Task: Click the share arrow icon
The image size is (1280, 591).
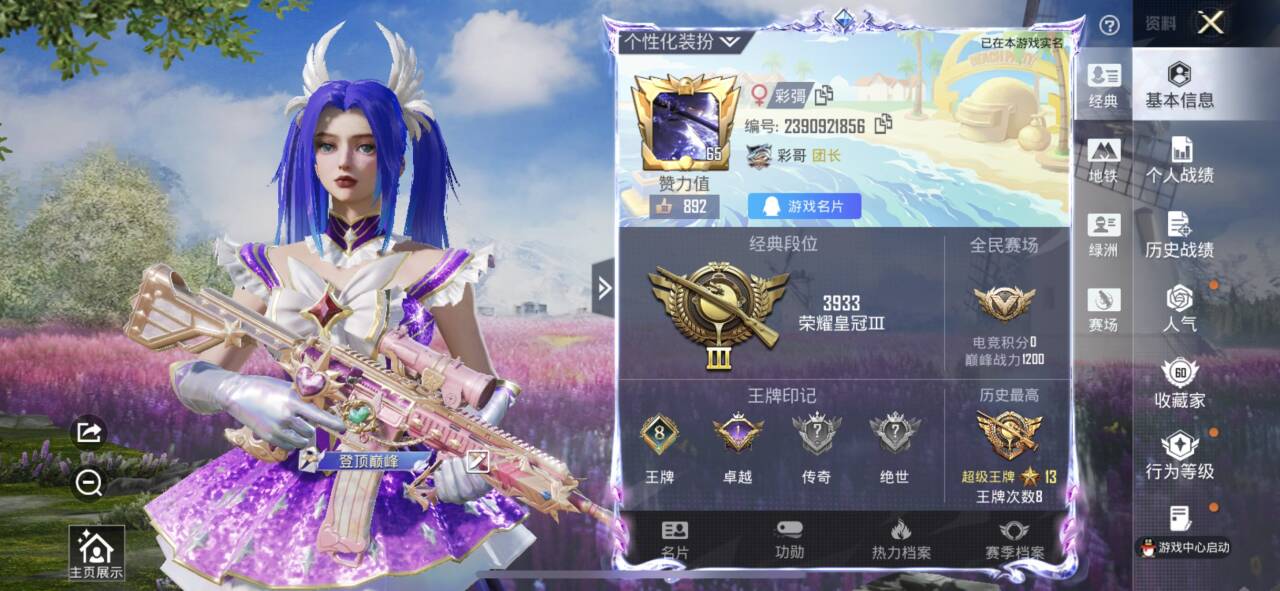Action: (89, 432)
